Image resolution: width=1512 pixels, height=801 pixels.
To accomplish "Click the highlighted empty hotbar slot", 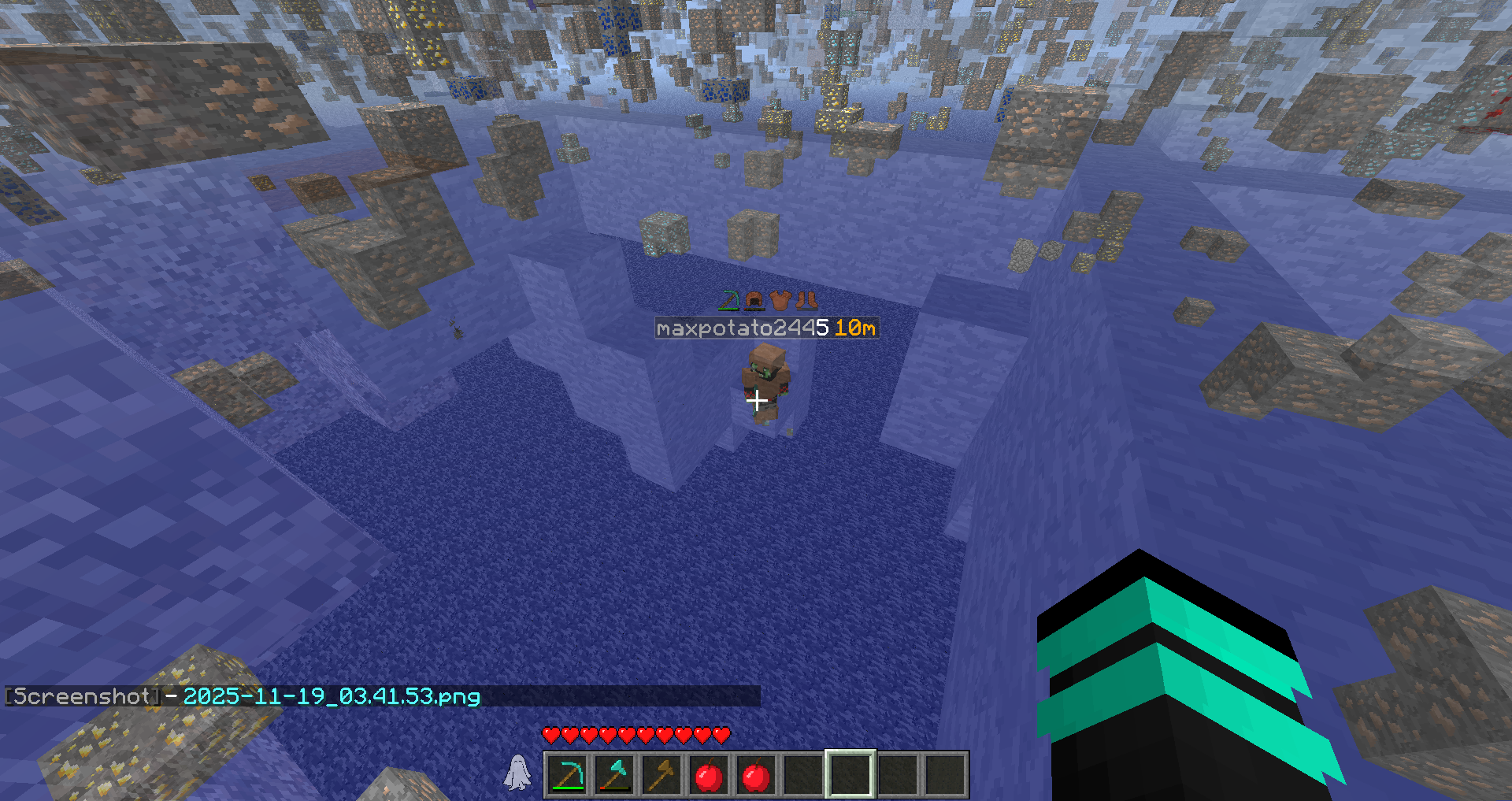I will 850,775.
